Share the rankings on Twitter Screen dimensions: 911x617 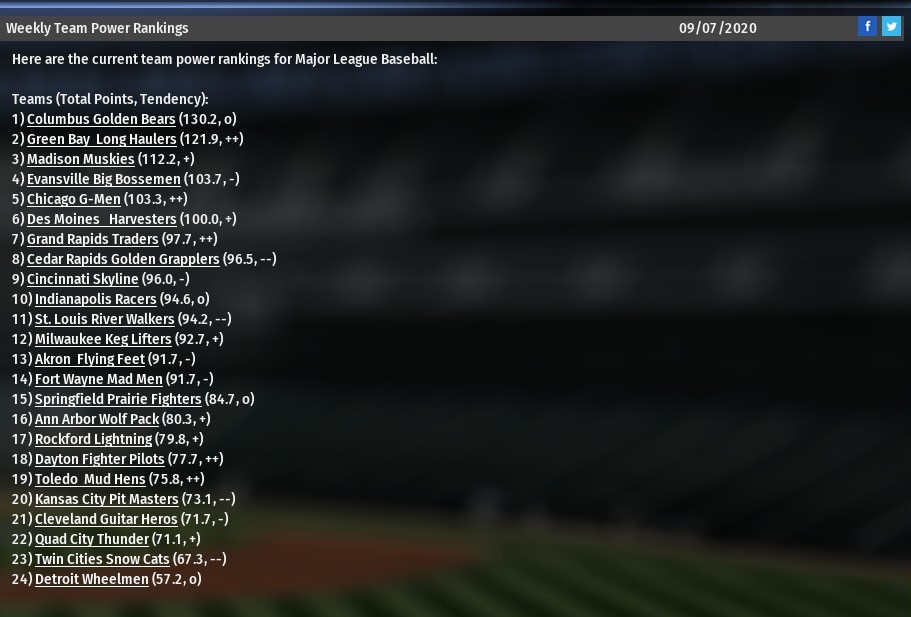(x=891, y=27)
